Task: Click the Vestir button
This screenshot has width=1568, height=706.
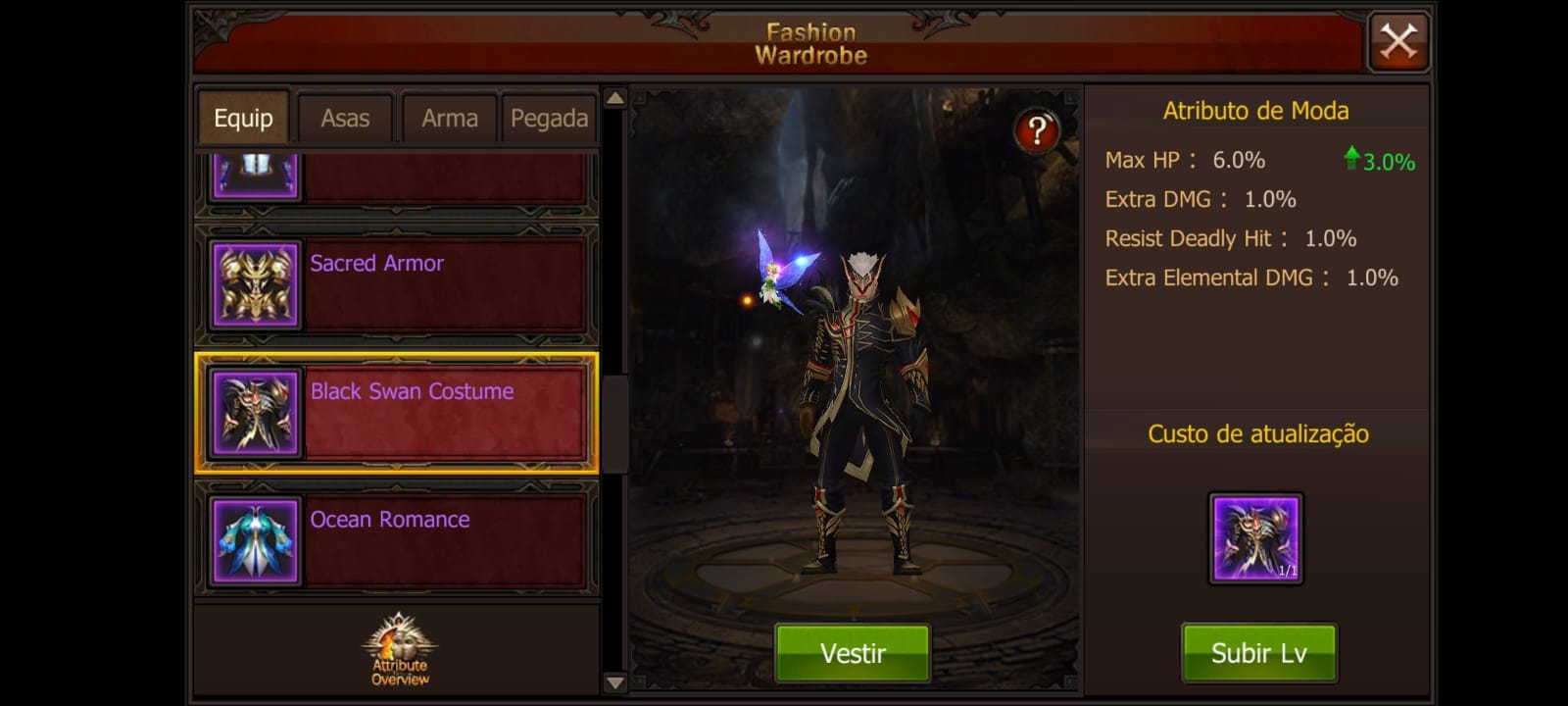Action: (x=853, y=653)
